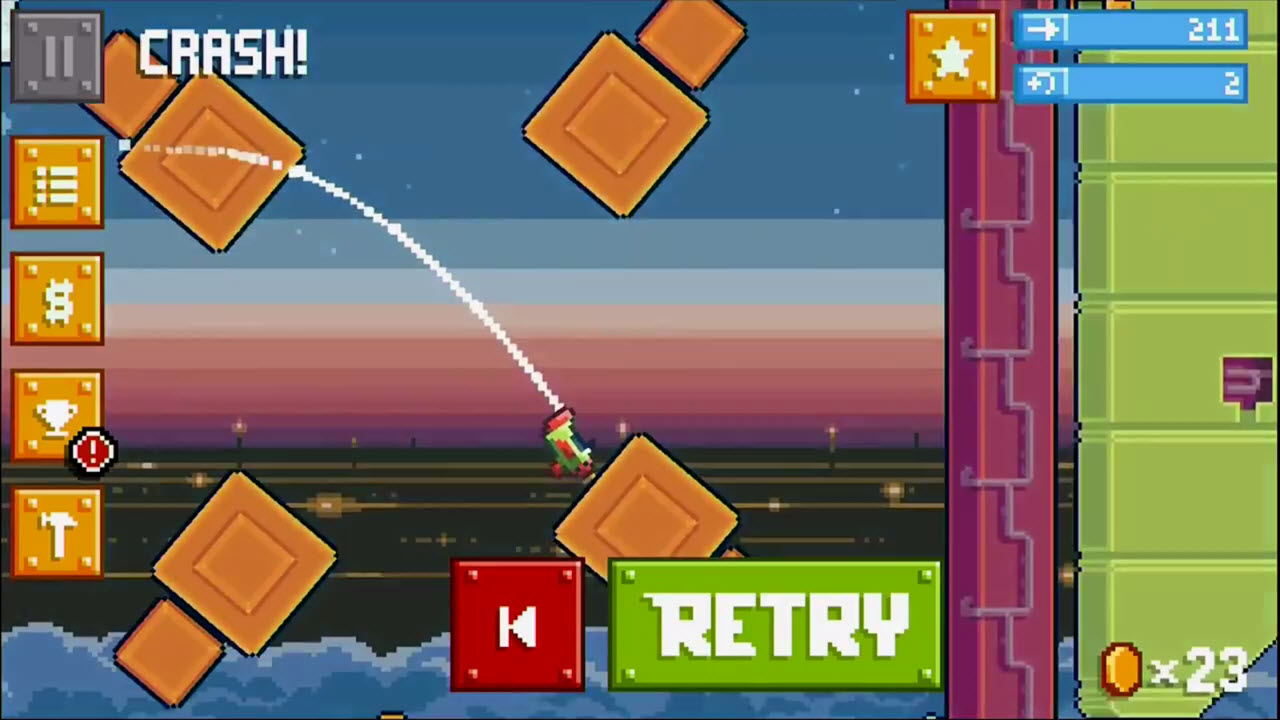This screenshot has width=1280, height=720.
Task: Click the rewind icon on the retries stat
Action: click(x=1043, y=82)
